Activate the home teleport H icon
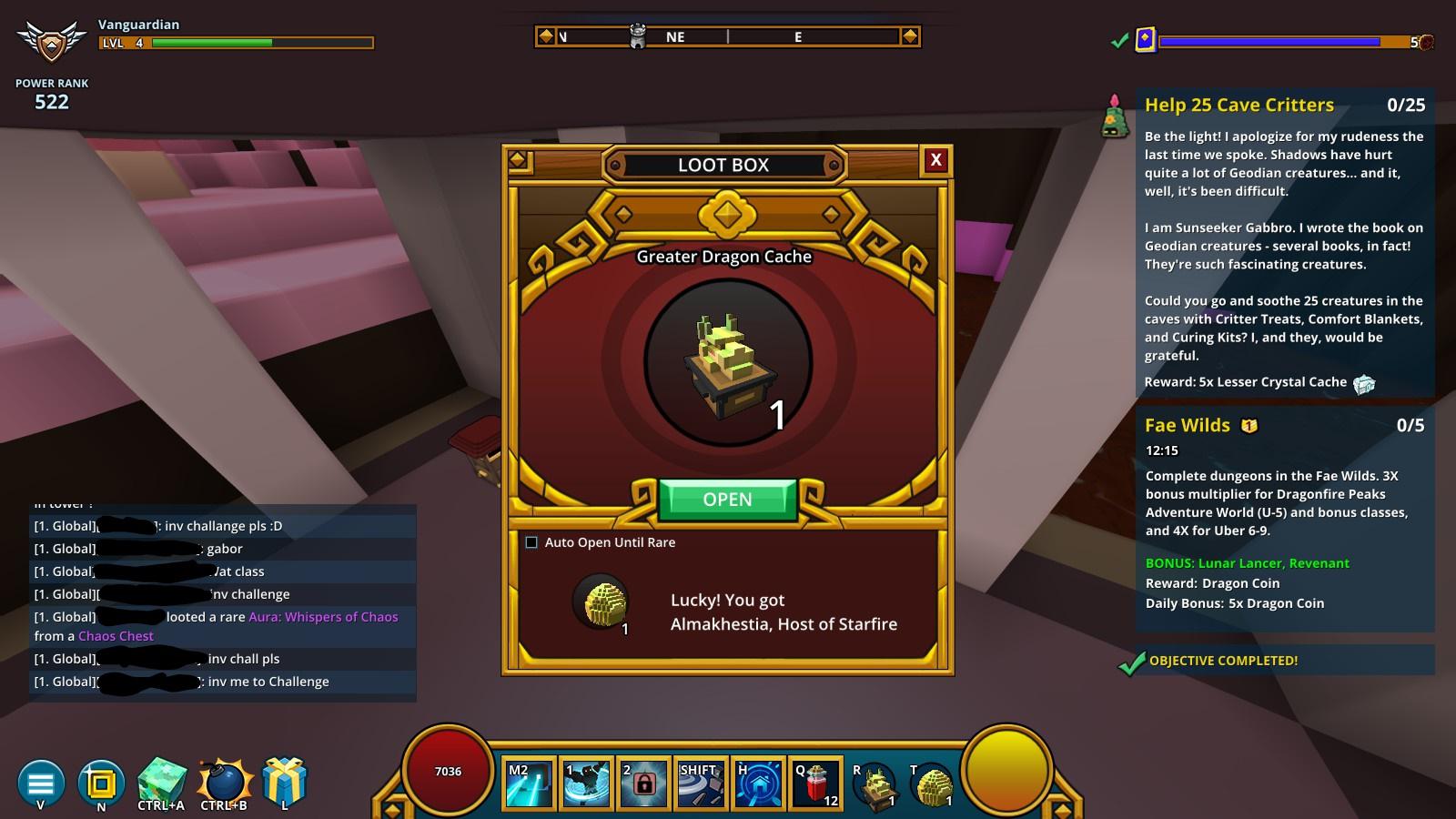The width and height of the screenshot is (1456, 819). (760, 784)
